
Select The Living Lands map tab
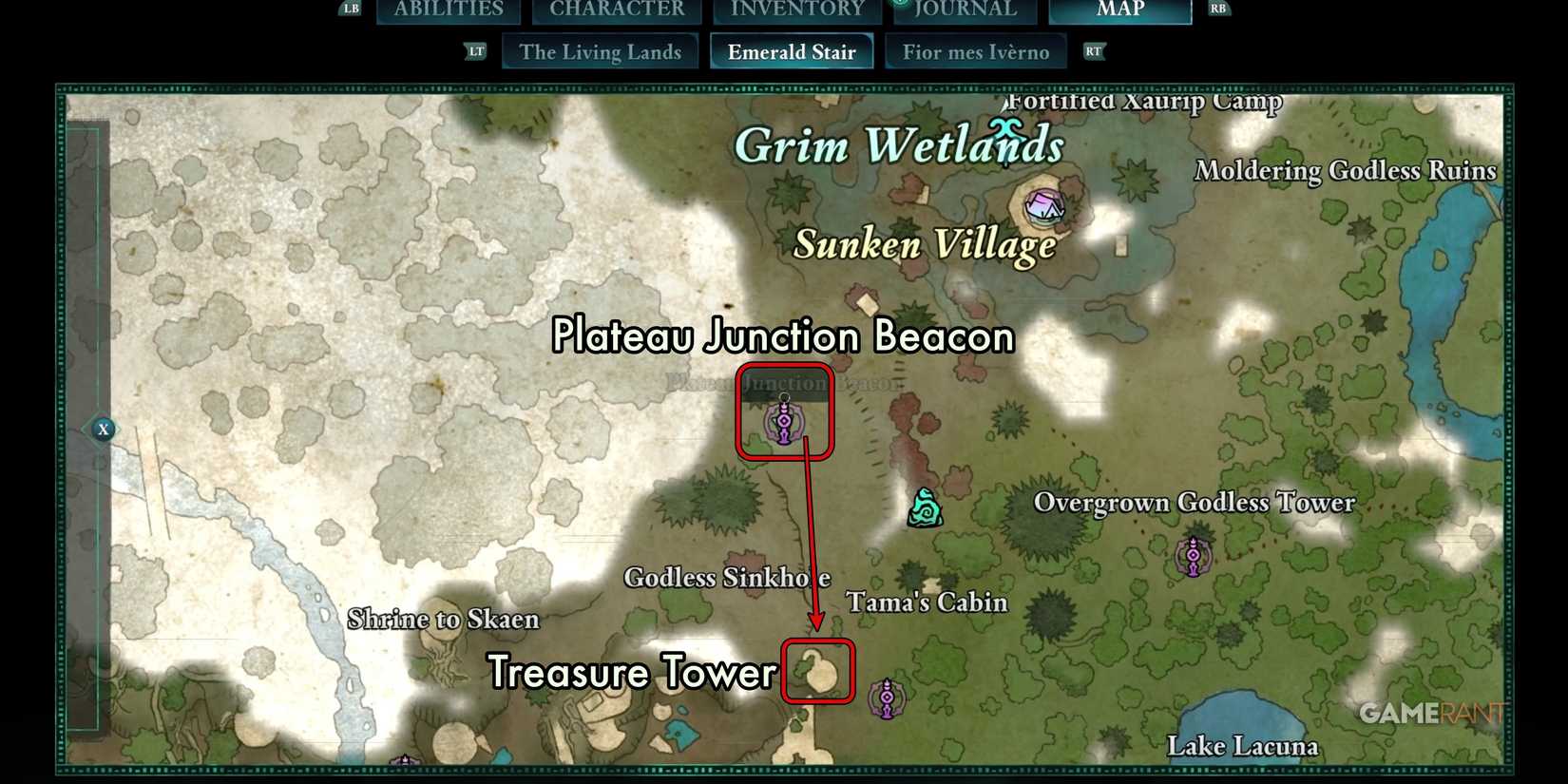[x=600, y=51]
